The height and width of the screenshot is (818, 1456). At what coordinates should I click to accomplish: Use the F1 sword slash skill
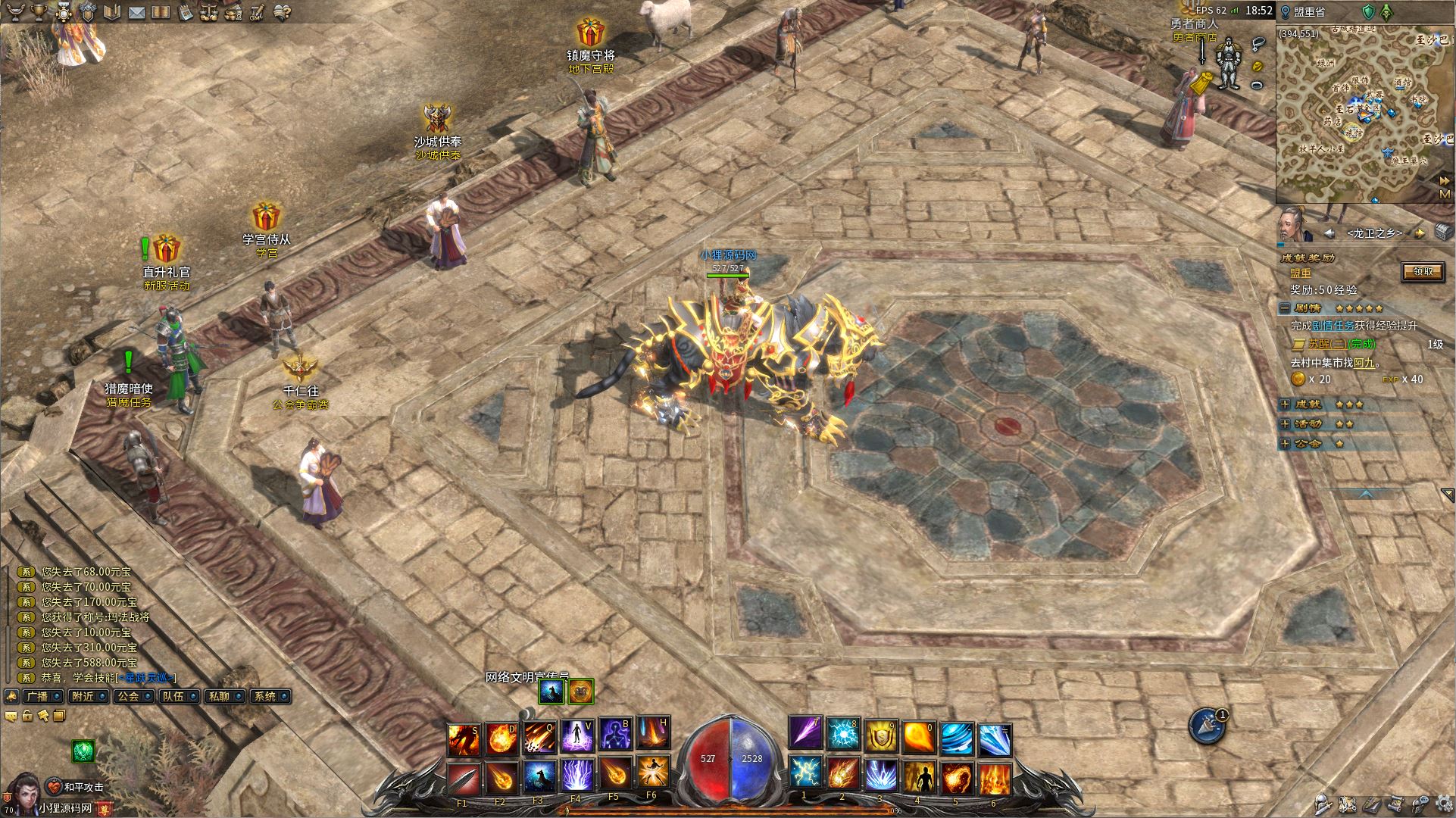point(463,774)
